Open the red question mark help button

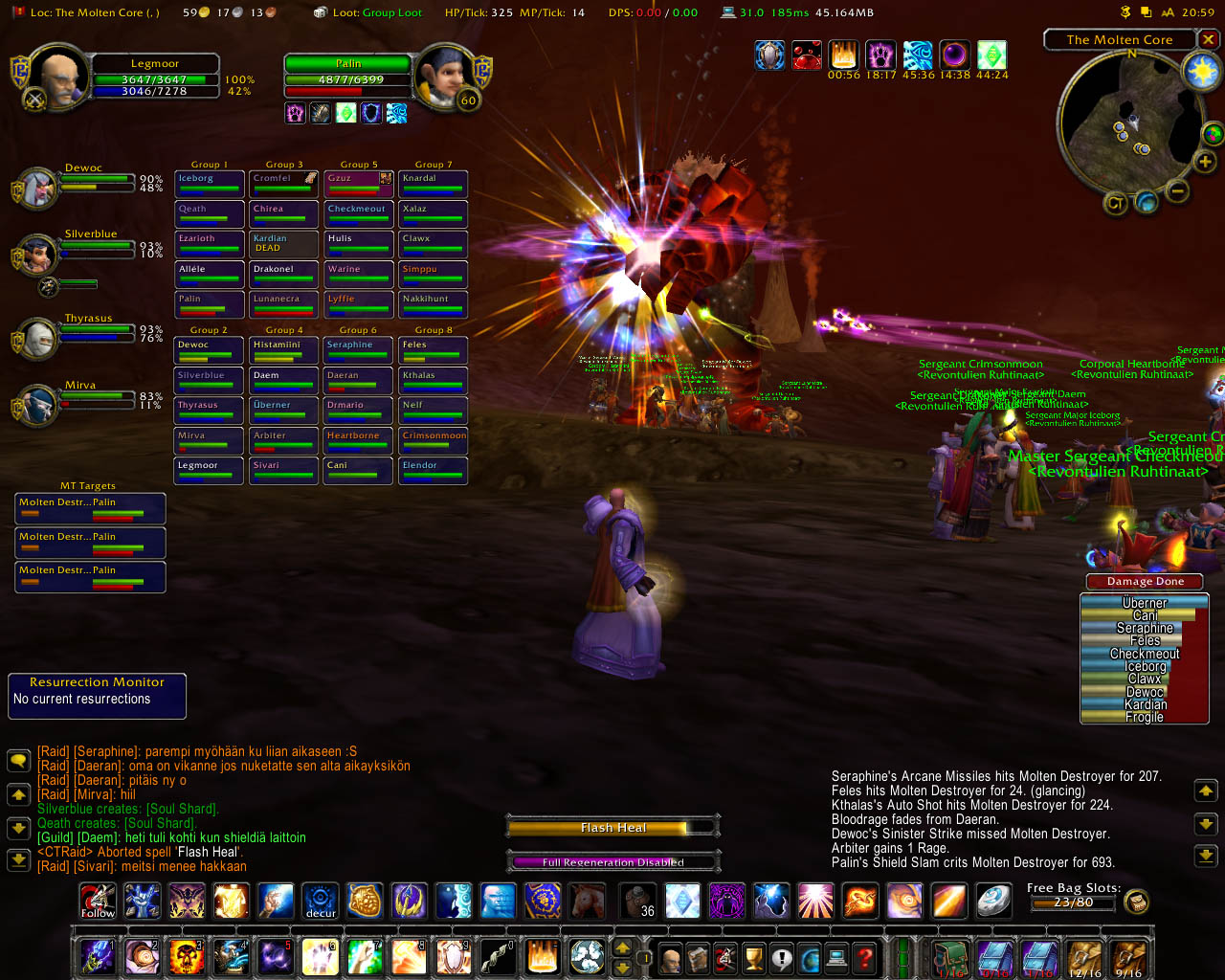click(864, 957)
